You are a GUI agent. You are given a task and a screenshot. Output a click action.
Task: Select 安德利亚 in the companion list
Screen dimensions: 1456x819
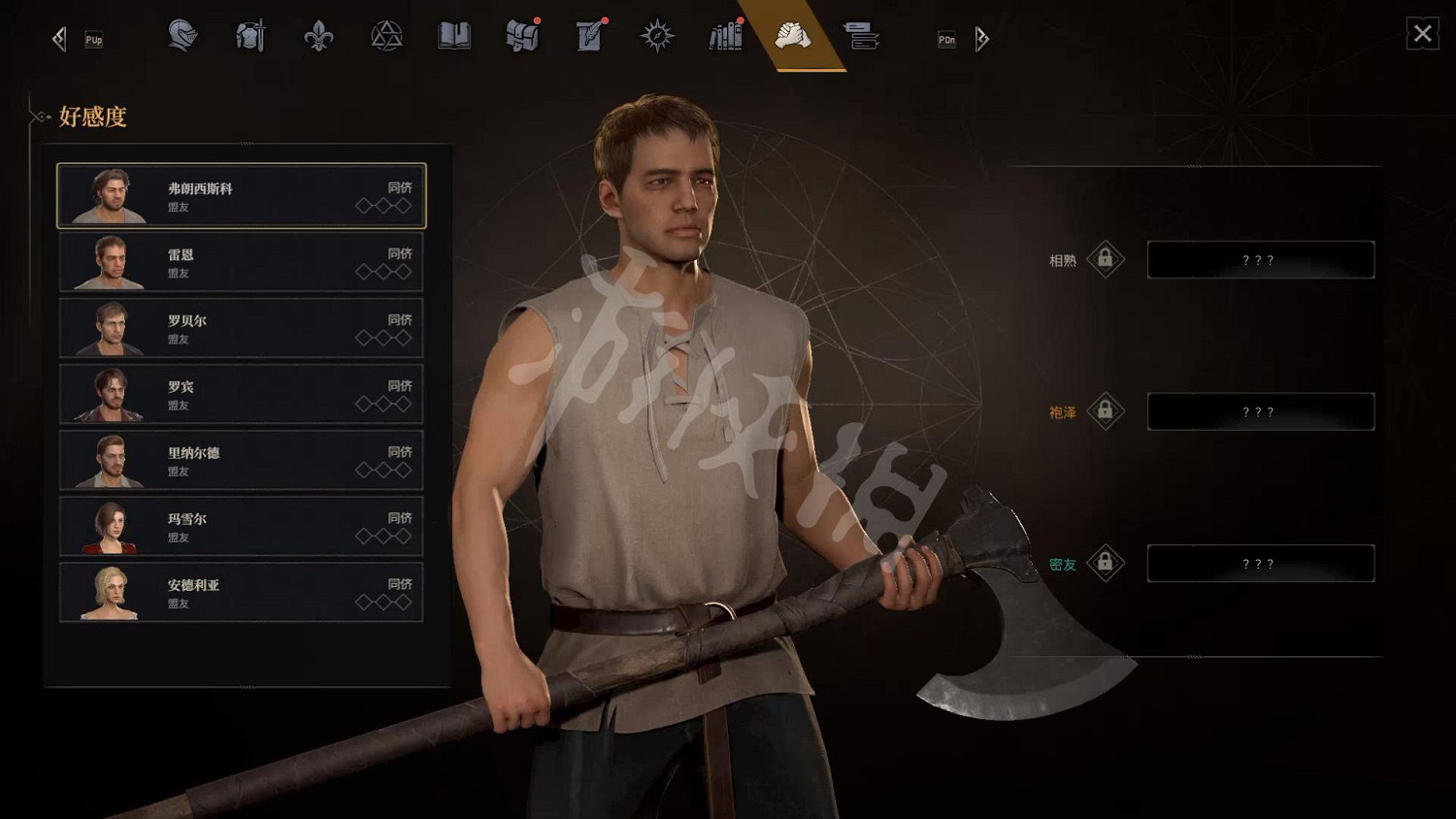click(x=242, y=592)
